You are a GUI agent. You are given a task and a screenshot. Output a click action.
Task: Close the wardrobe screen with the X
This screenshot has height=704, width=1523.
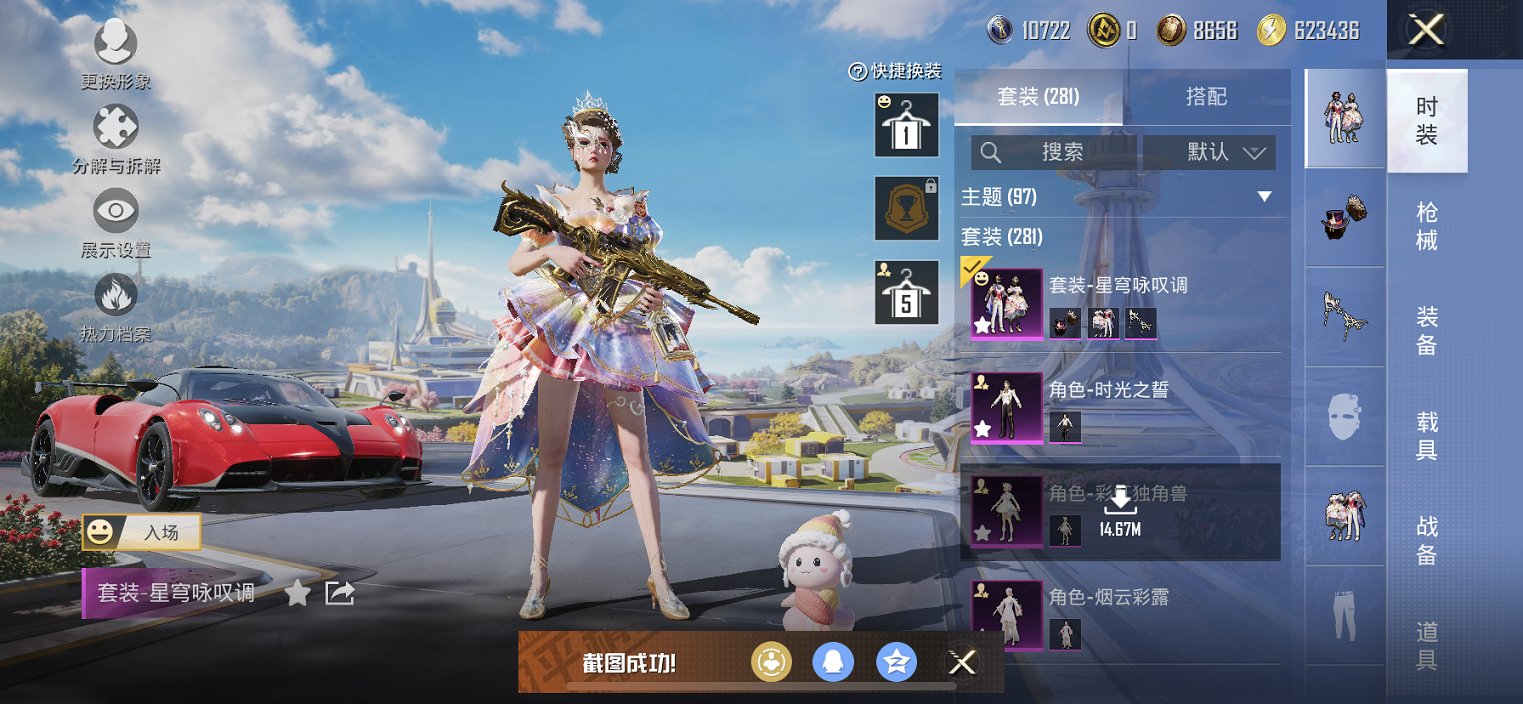1426,30
